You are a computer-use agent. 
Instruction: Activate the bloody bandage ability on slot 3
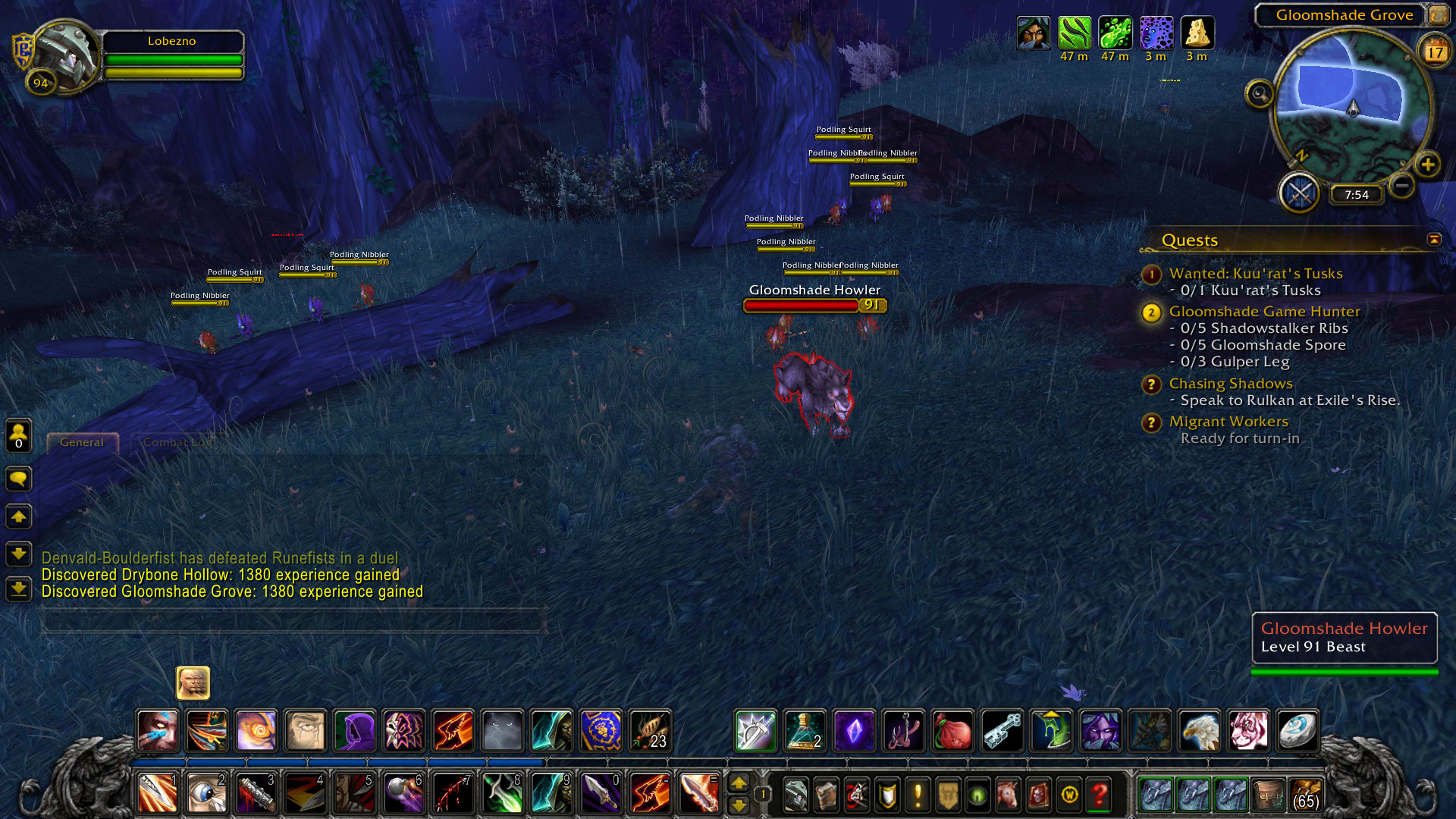coord(256,794)
